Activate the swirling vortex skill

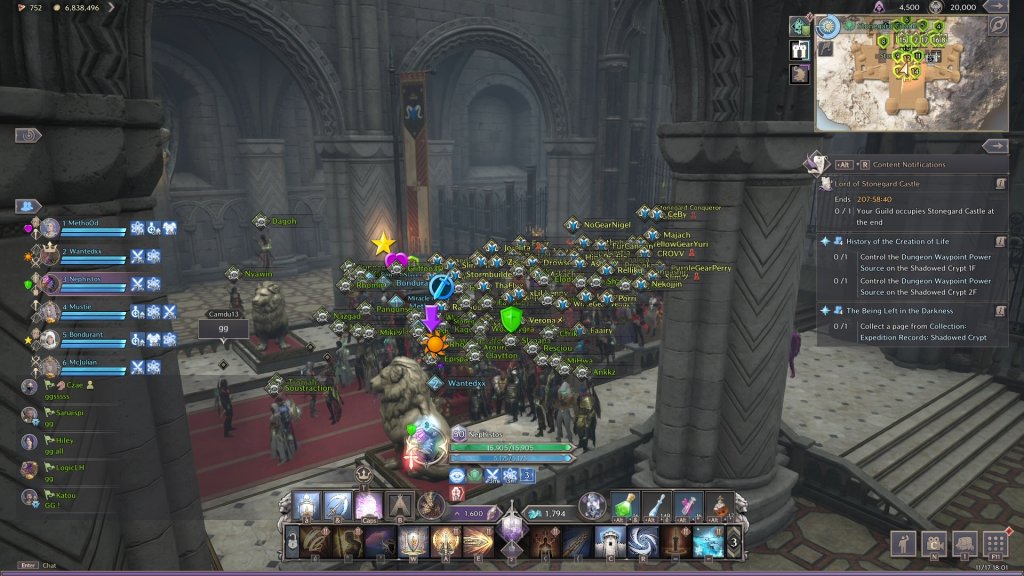pos(642,542)
